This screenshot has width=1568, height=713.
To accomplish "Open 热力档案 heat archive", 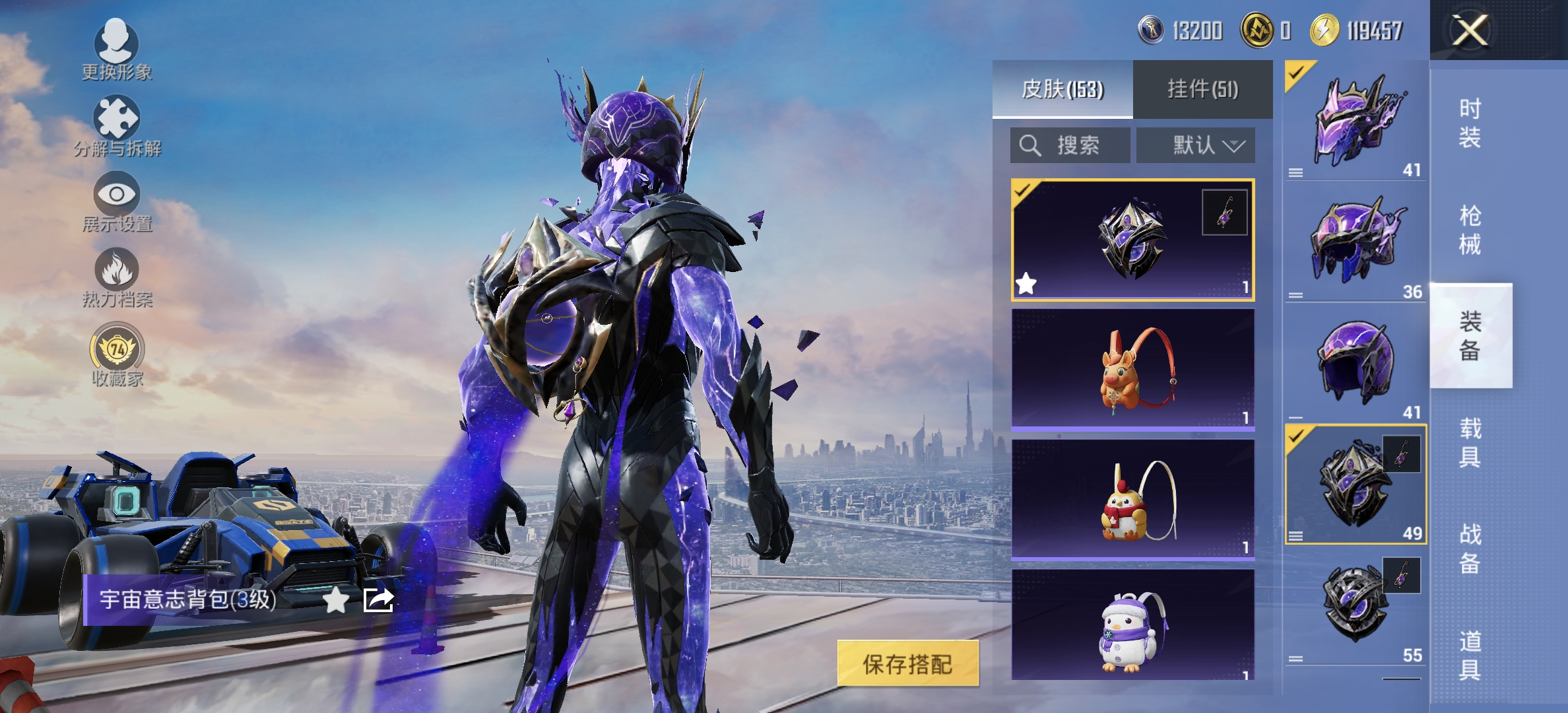I will (x=117, y=277).
